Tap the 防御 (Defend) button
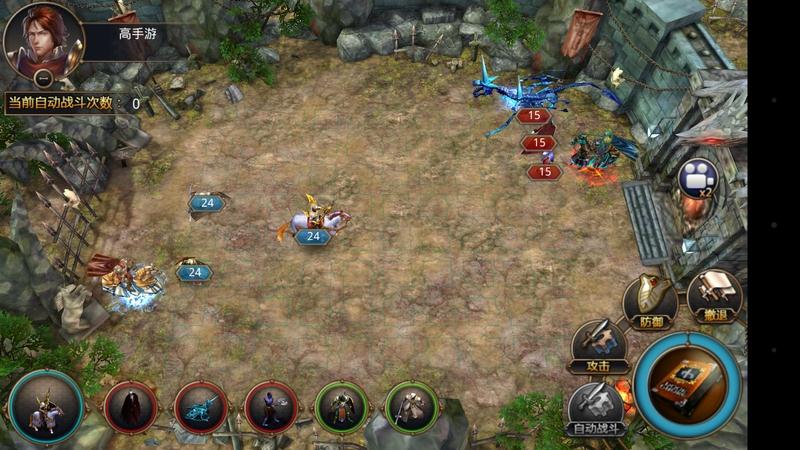 pyautogui.click(x=651, y=298)
